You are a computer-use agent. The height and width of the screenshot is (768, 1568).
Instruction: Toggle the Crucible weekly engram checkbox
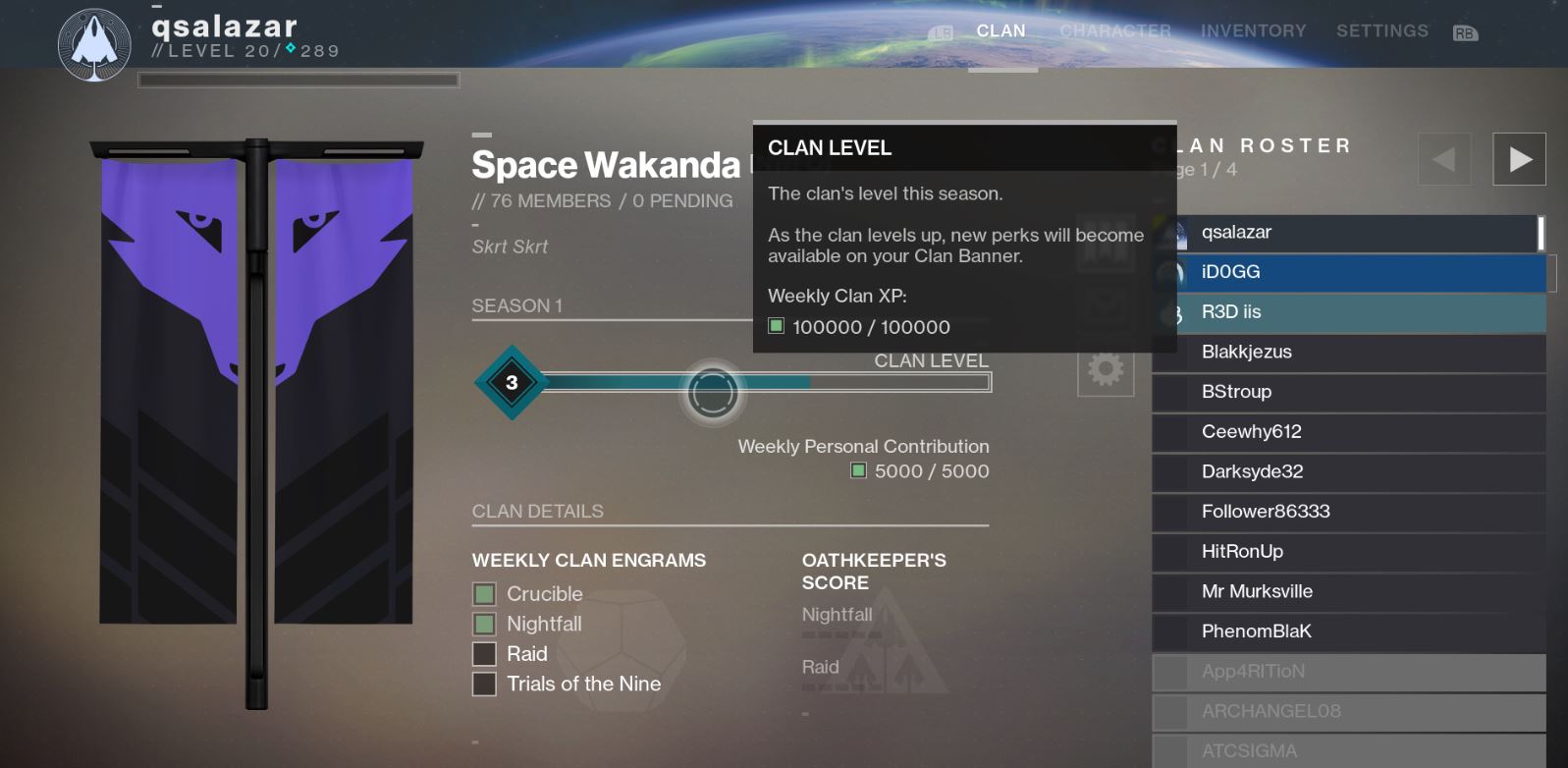(x=483, y=593)
